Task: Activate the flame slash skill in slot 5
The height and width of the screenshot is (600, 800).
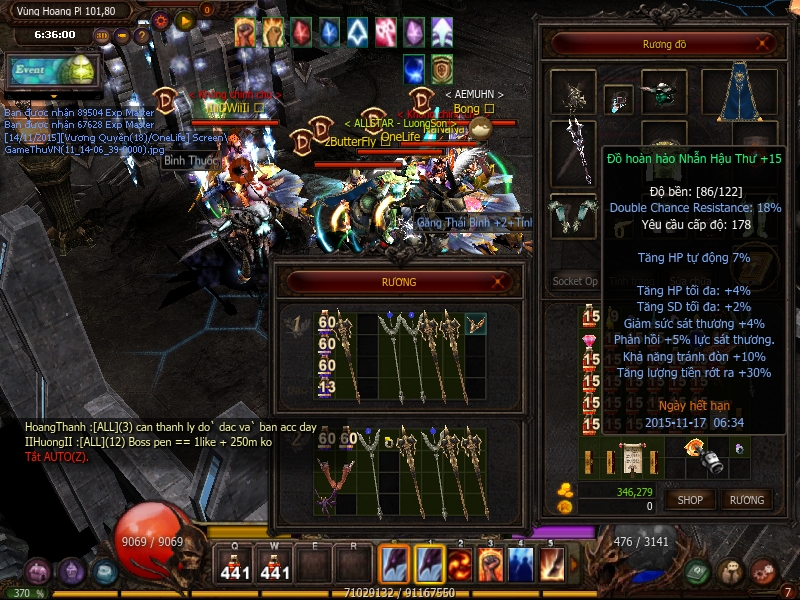Action: pos(552,563)
